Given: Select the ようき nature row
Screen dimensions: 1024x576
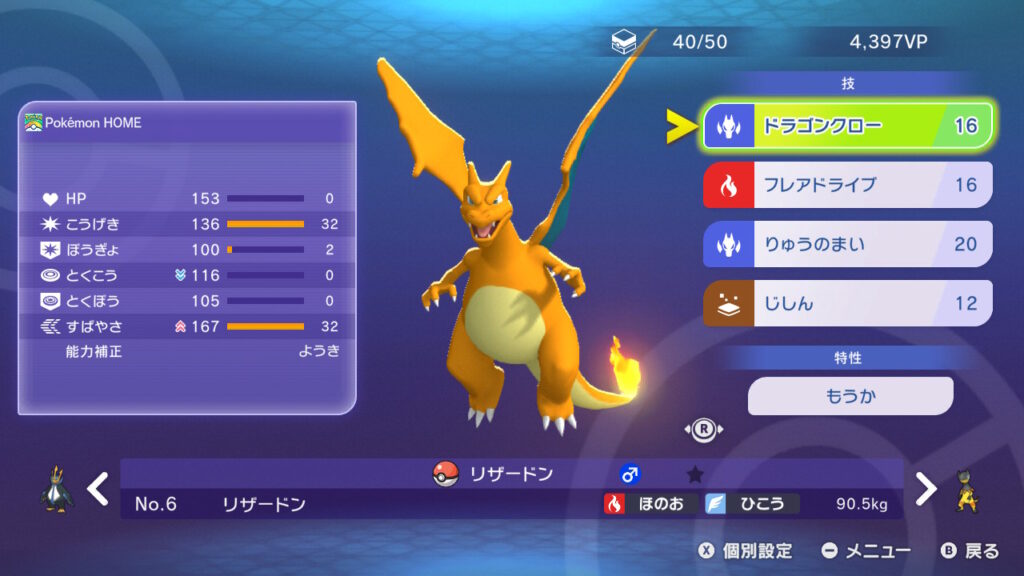Looking at the screenshot, I should click(187, 351).
